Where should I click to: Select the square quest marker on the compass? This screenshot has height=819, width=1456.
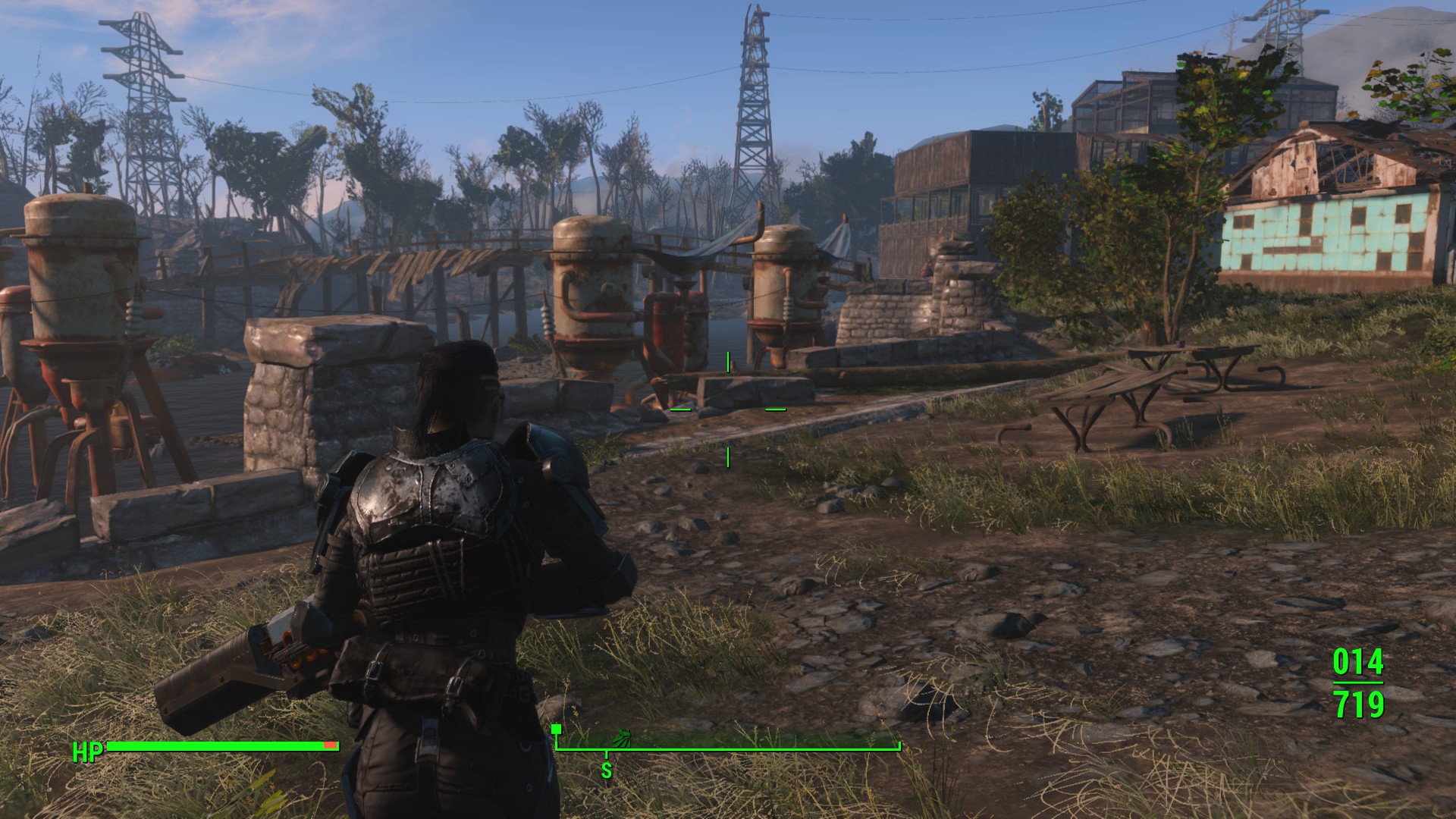[557, 729]
